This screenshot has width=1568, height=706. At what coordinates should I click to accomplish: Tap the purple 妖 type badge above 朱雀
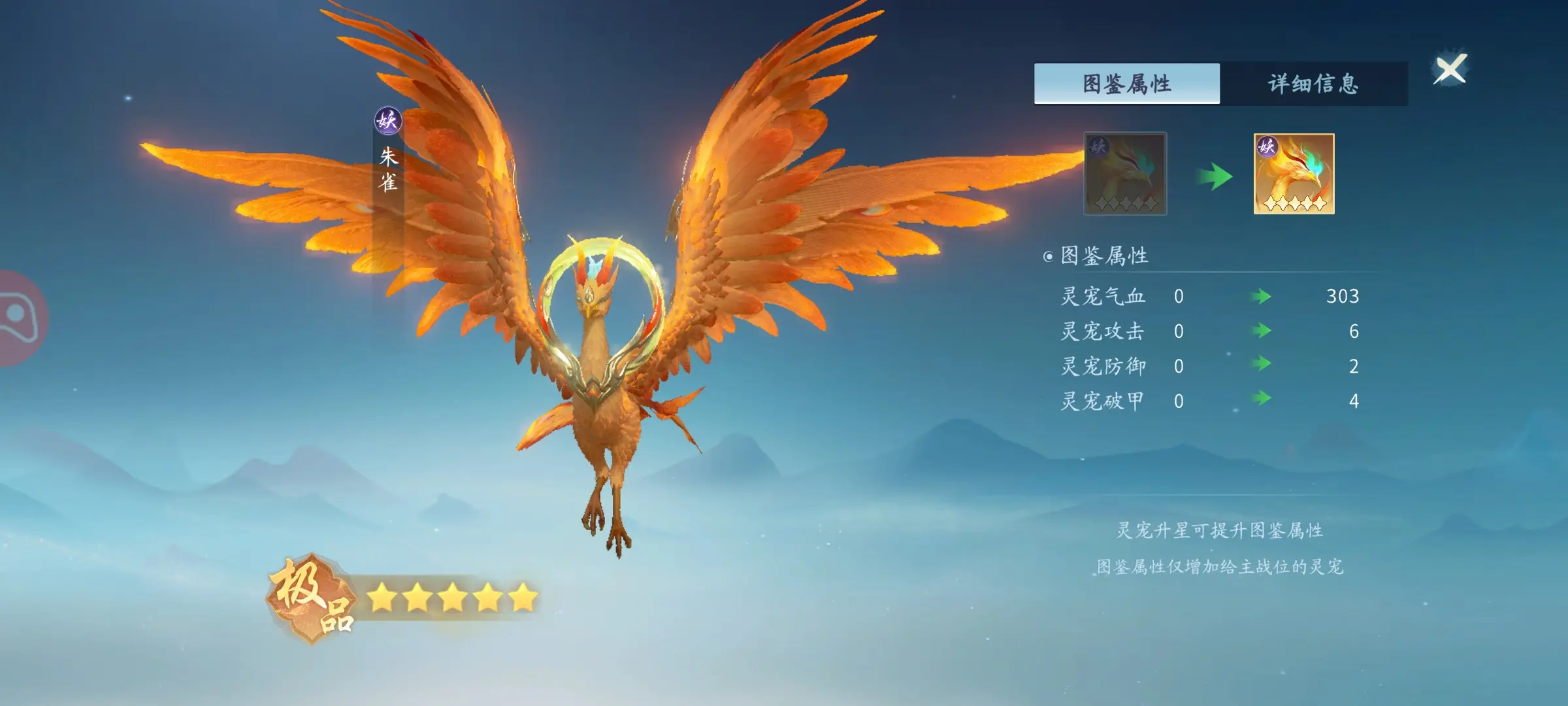387,121
